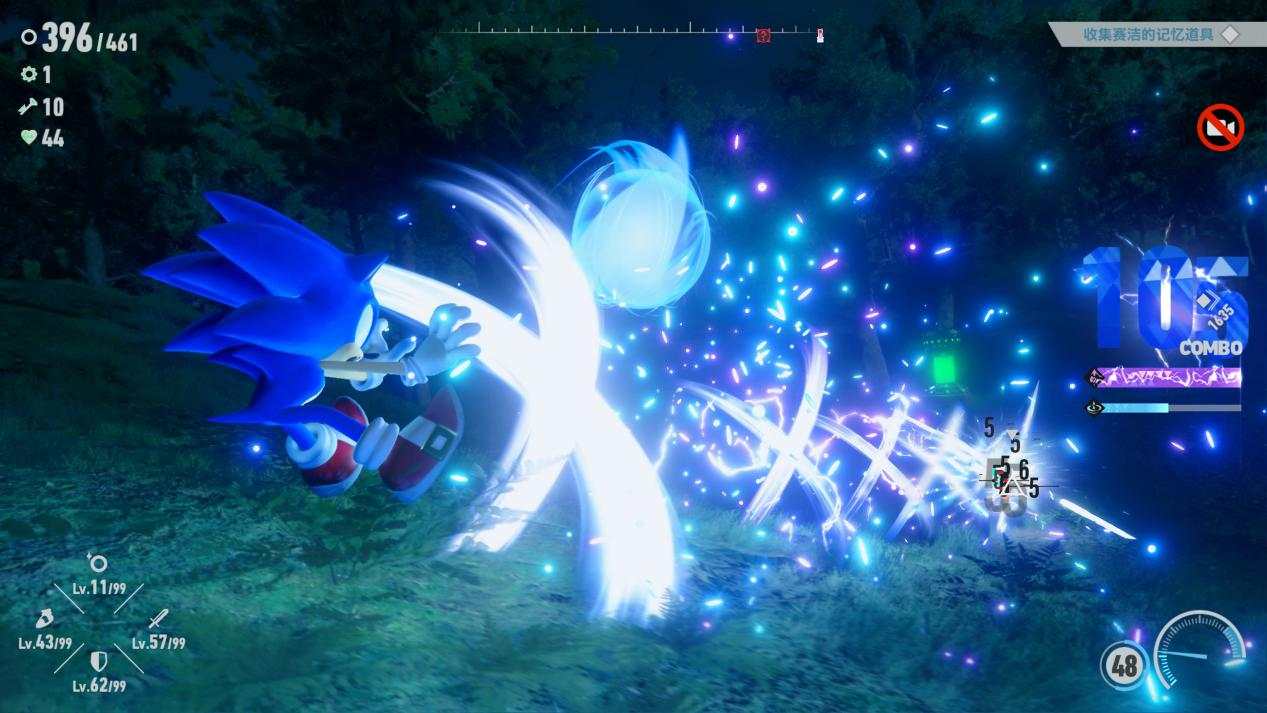Select the boot speed level icon

(43, 618)
